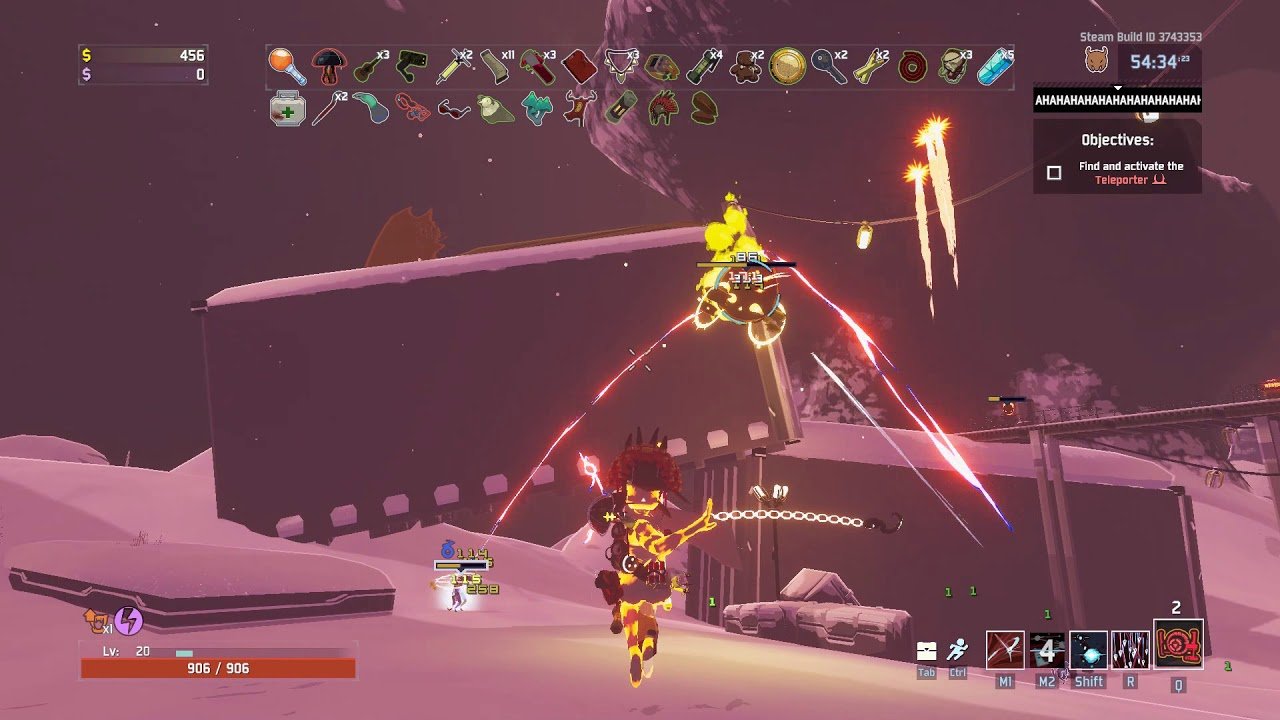This screenshot has width=1280, height=720.
Task: Toggle the sprint runner icon
Action: (958, 650)
